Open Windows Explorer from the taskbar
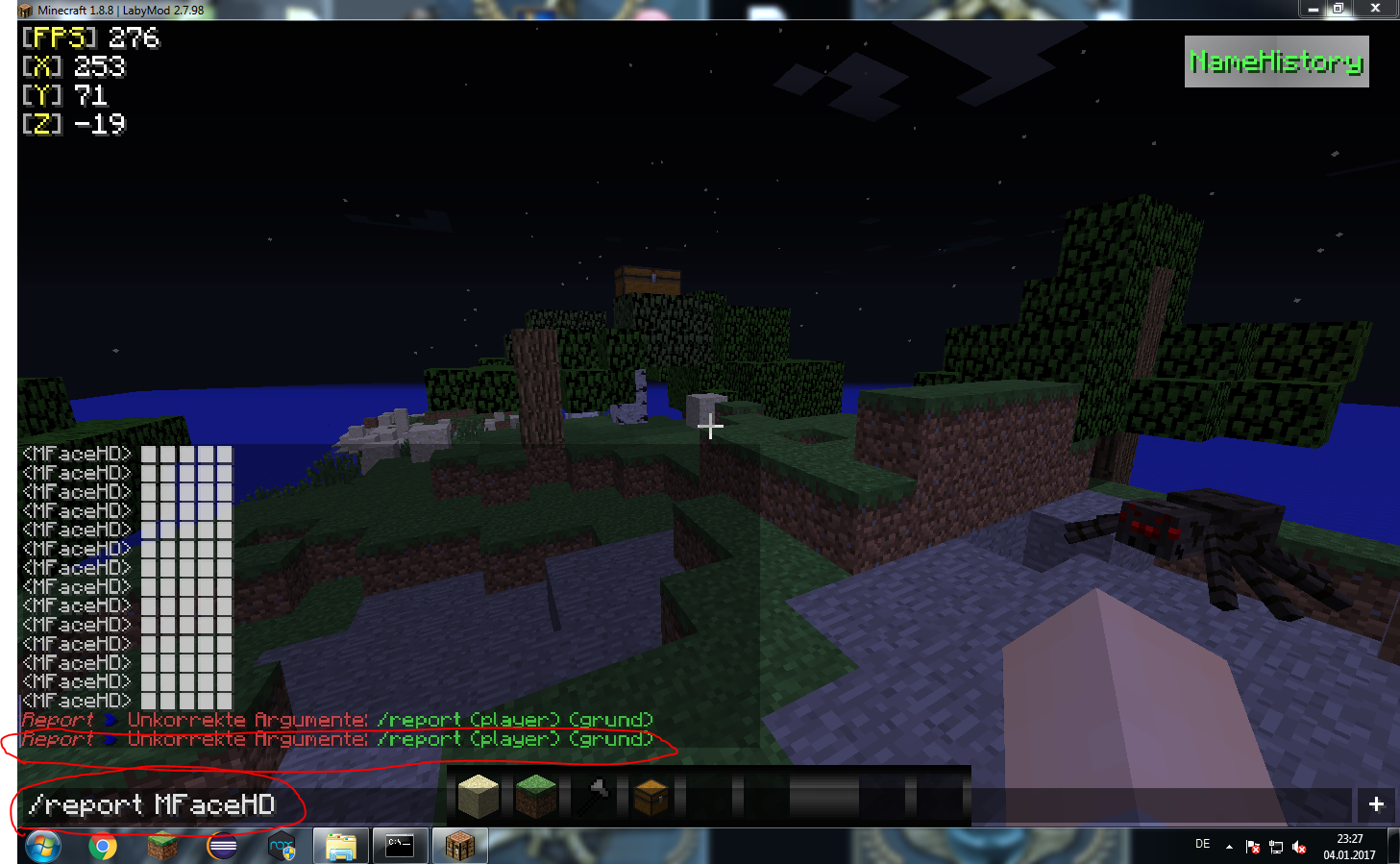 click(341, 846)
